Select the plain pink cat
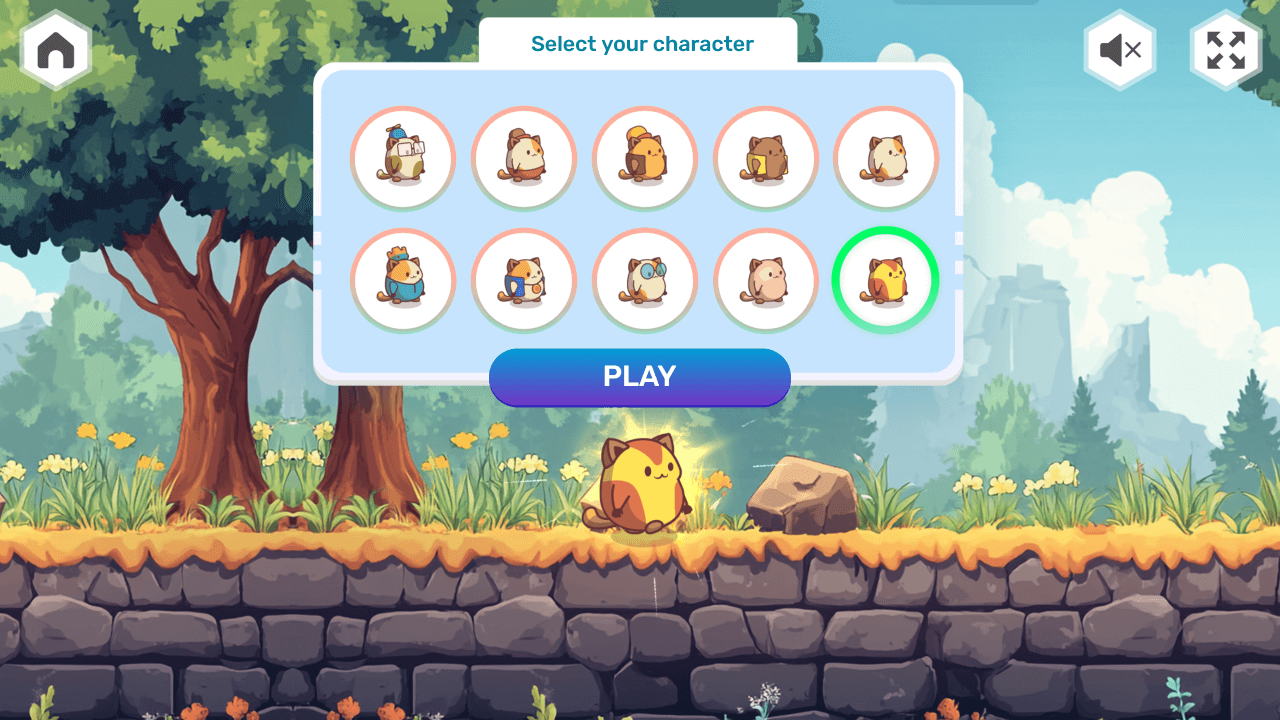This screenshot has width=1280, height=720. [x=765, y=280]
